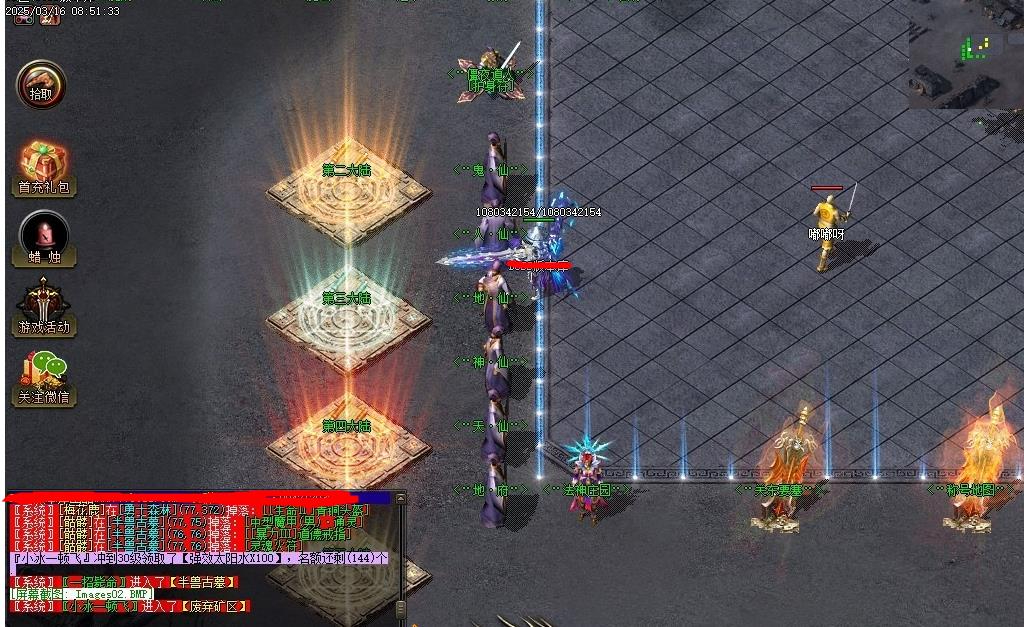The image size is (1024, 627).
Task: Click the 拾取 pickup button
Action: point(41,85)
